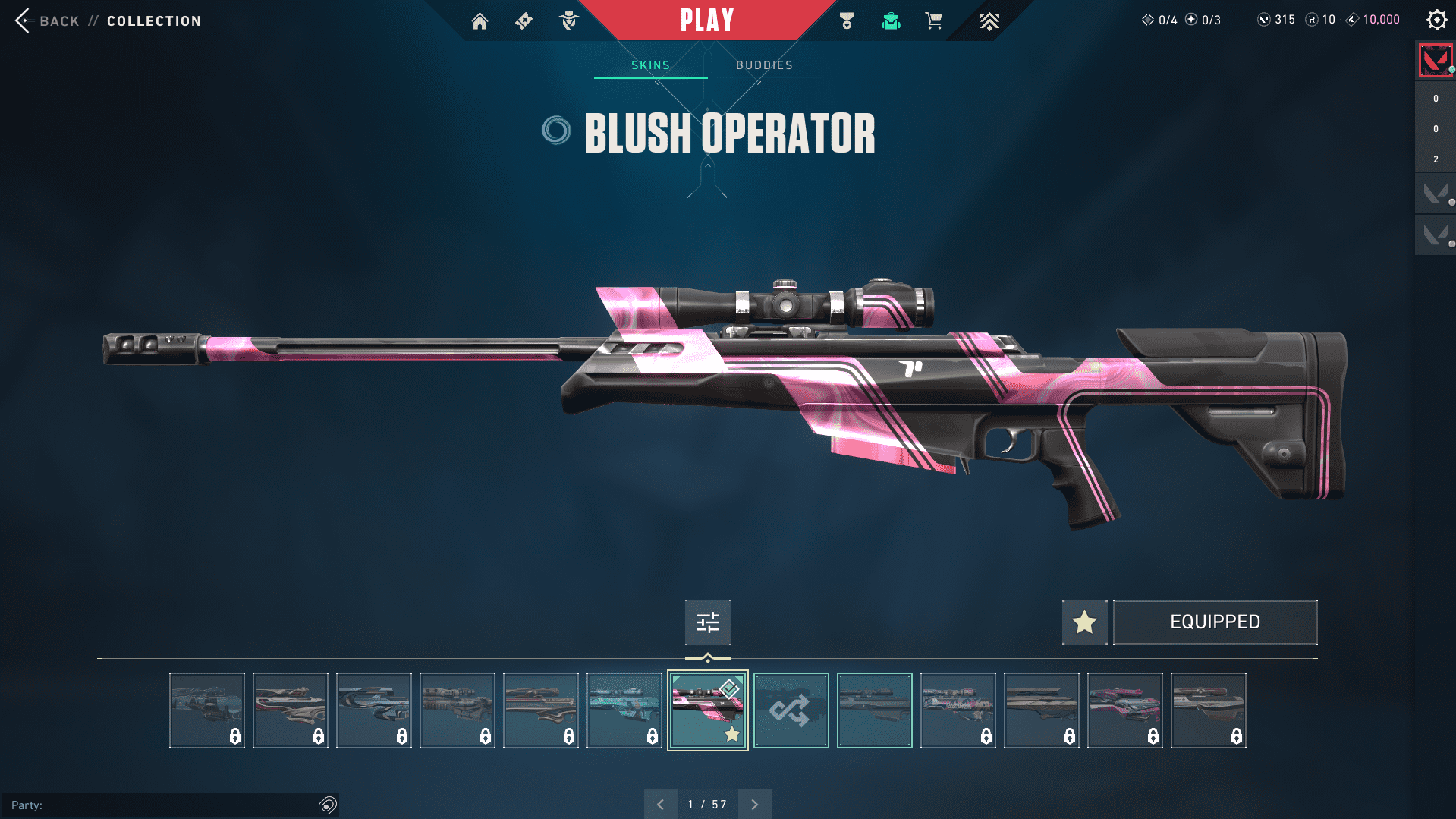Click the EQUIPPED button

click(1215, 622)
